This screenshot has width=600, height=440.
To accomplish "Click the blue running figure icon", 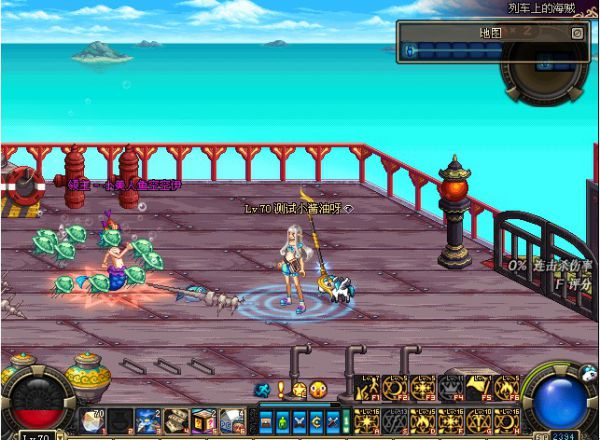I will click(x=263, y=389).
